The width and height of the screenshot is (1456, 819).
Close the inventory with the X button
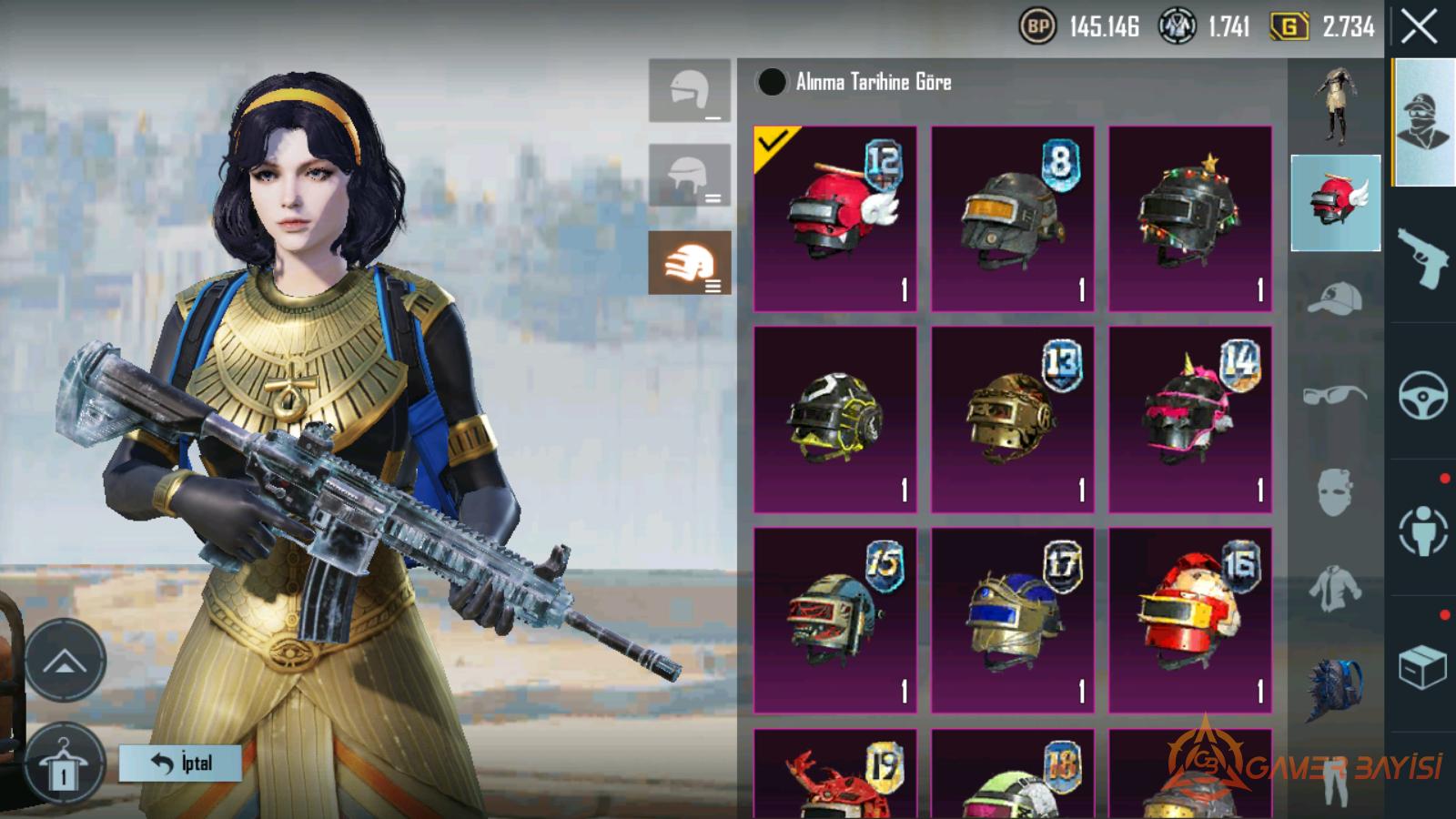1419,28
